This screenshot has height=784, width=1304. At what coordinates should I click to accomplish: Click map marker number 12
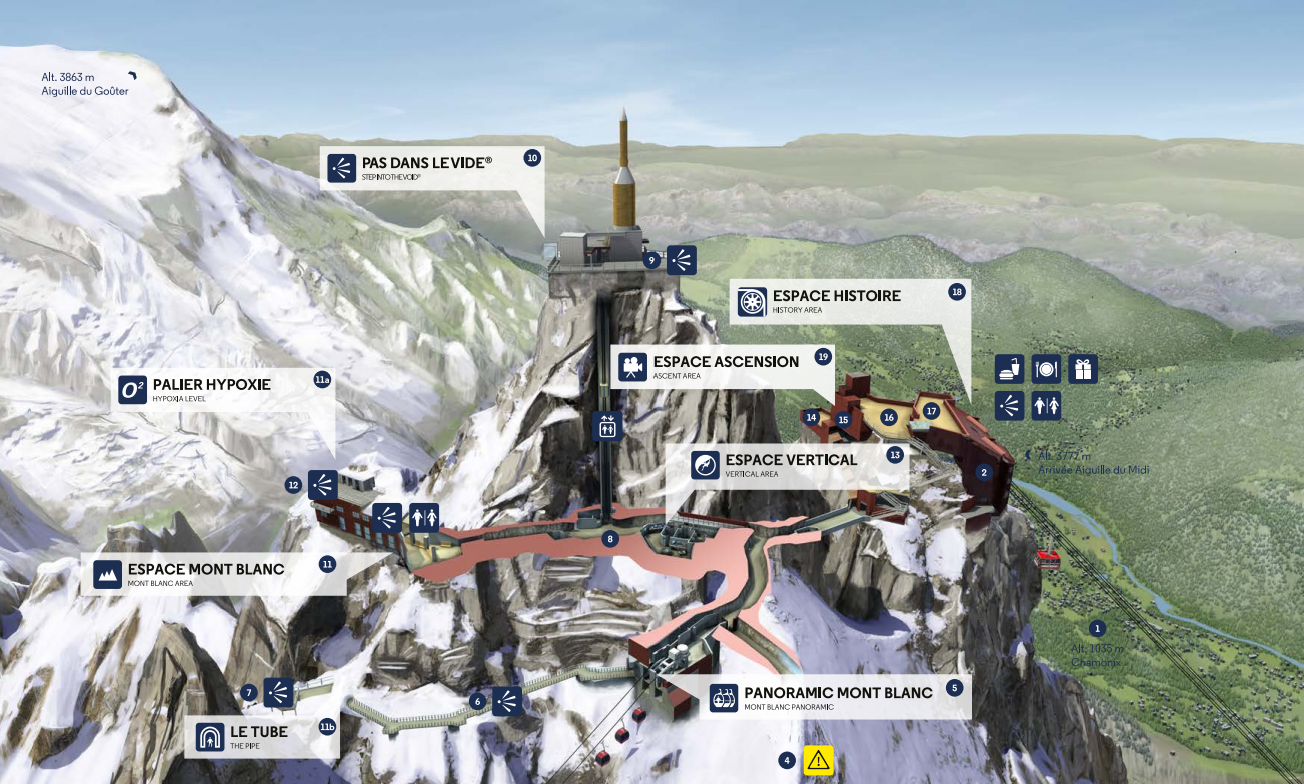[293, 485]
